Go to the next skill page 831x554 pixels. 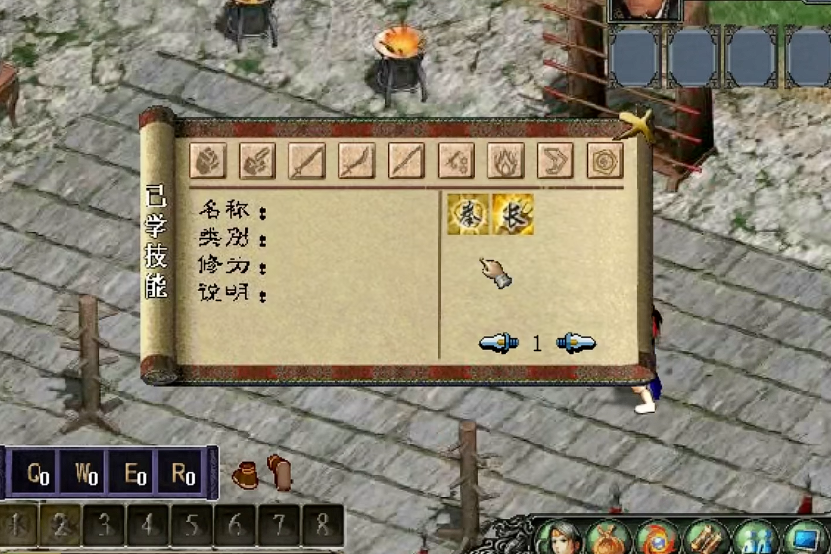(x=576, y=343)
